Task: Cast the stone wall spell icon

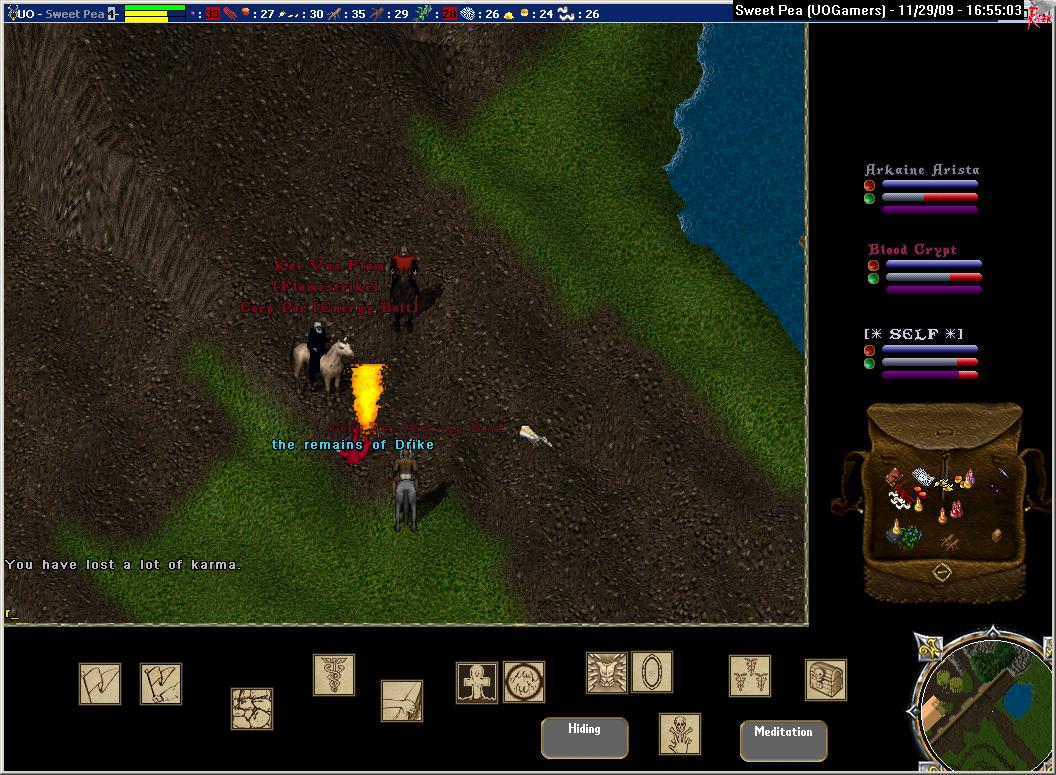Action: 252,708
